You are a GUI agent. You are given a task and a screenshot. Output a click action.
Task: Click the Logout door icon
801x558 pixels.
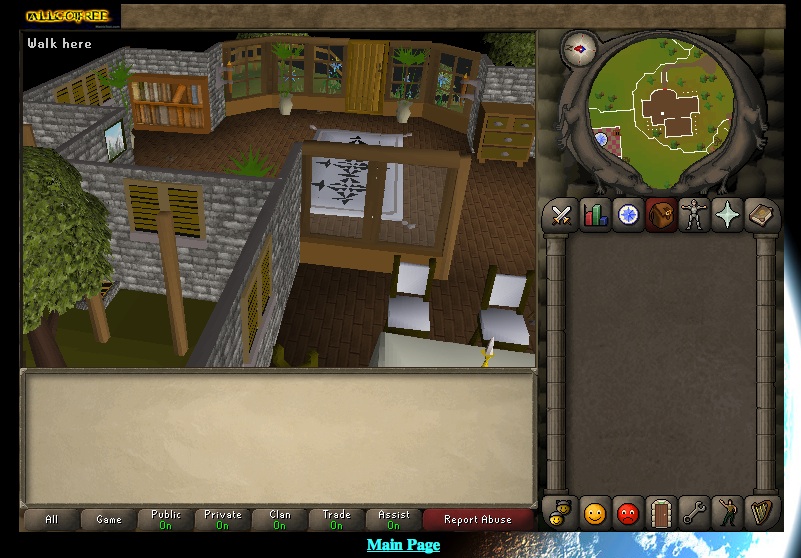coord(661,513)
